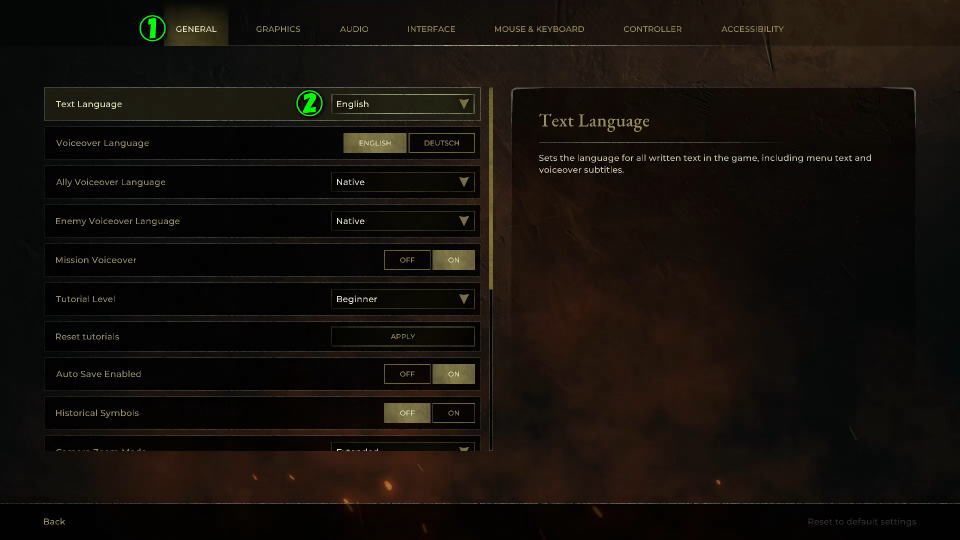Select the General tab
The image size is (960, 540).
pos(196,29)
